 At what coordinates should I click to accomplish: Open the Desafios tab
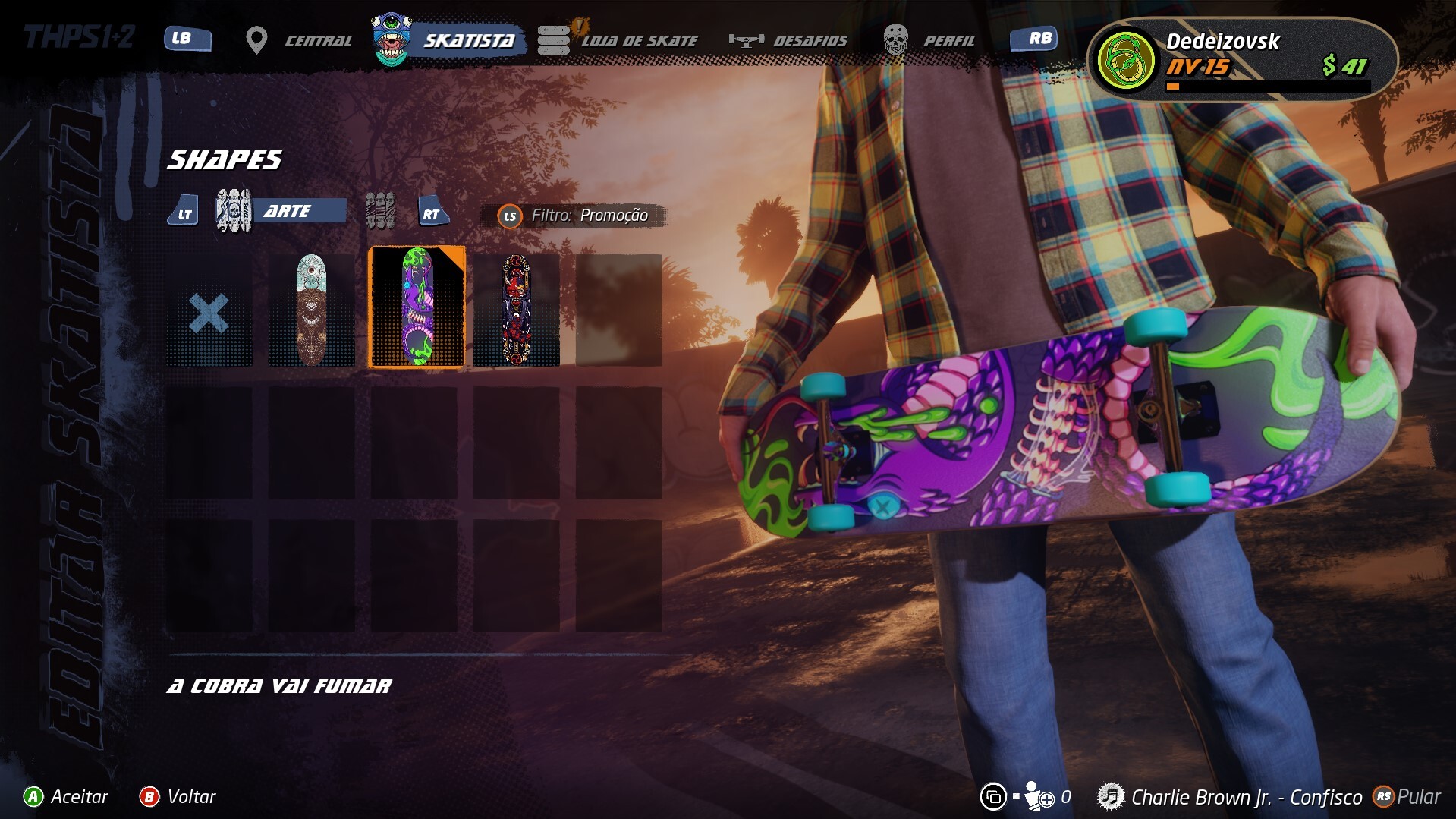point(789,40)
